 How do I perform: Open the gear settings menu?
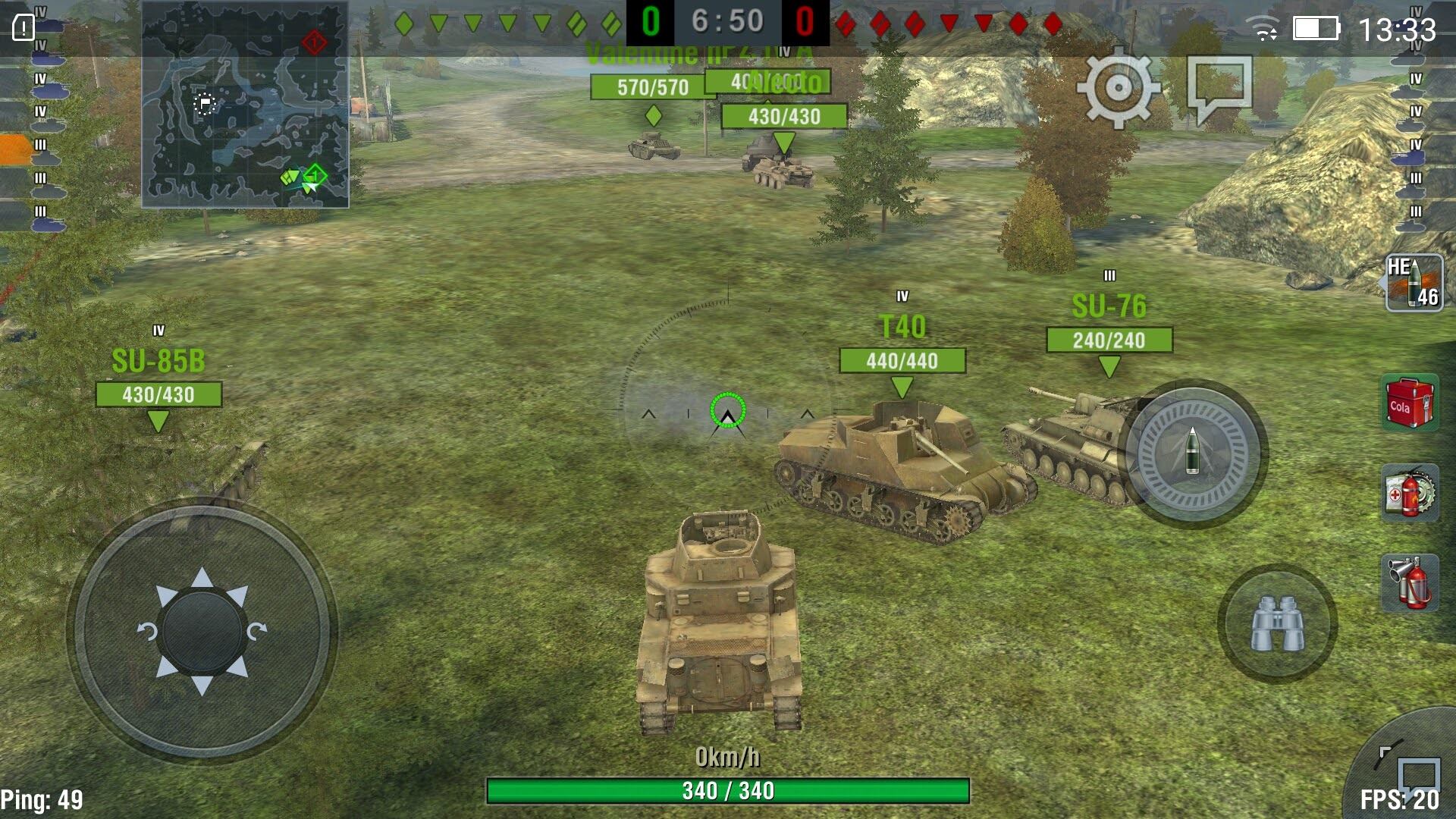click(x=1118, y=88)
